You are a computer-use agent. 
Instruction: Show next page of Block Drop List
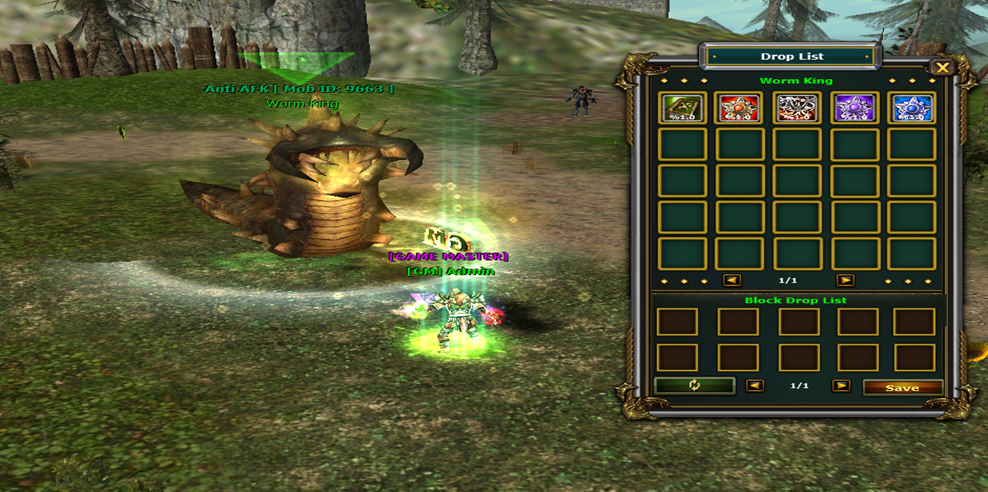(841, 386)
